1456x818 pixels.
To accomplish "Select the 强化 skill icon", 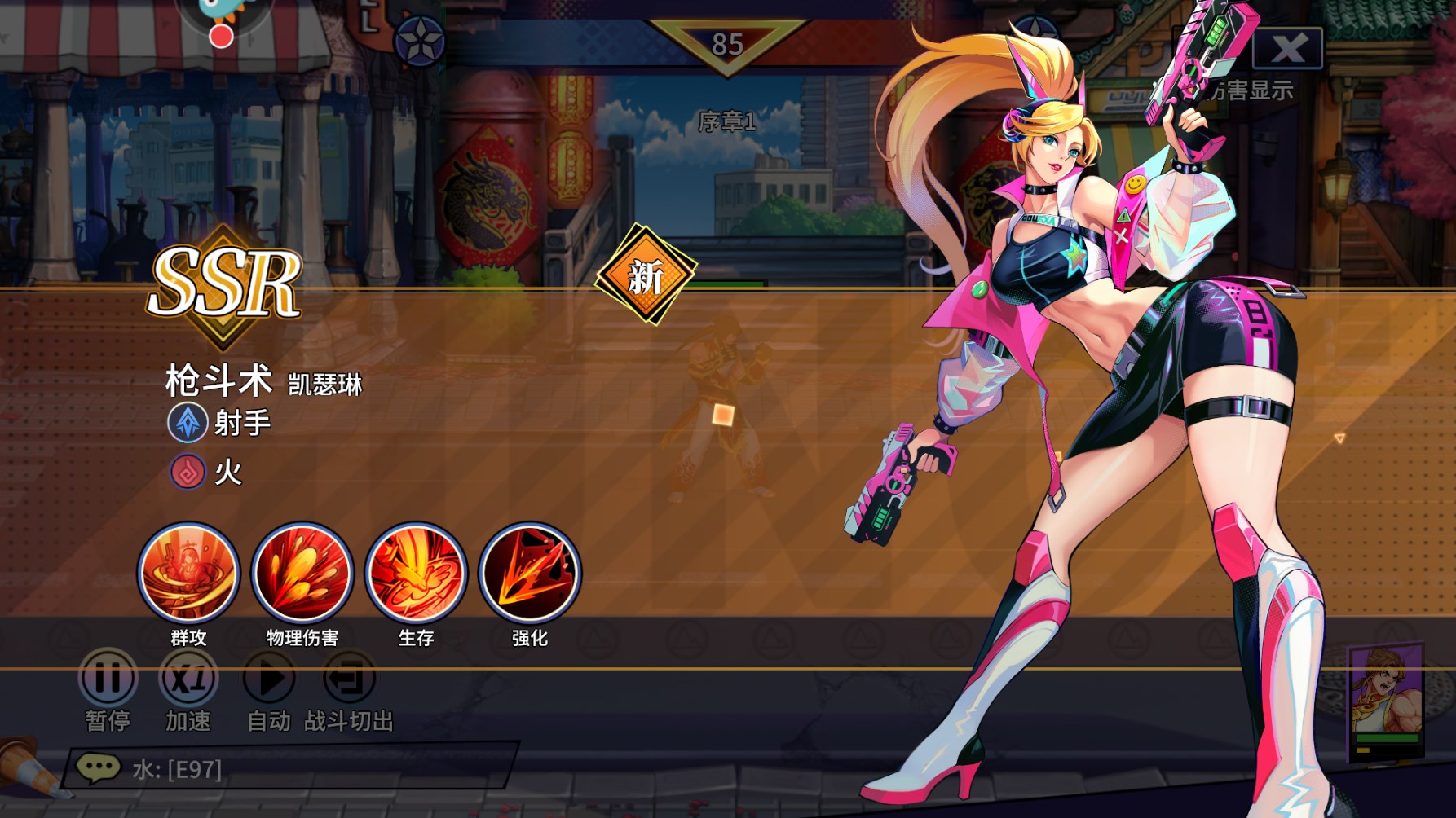I will (x=530, y=574).
